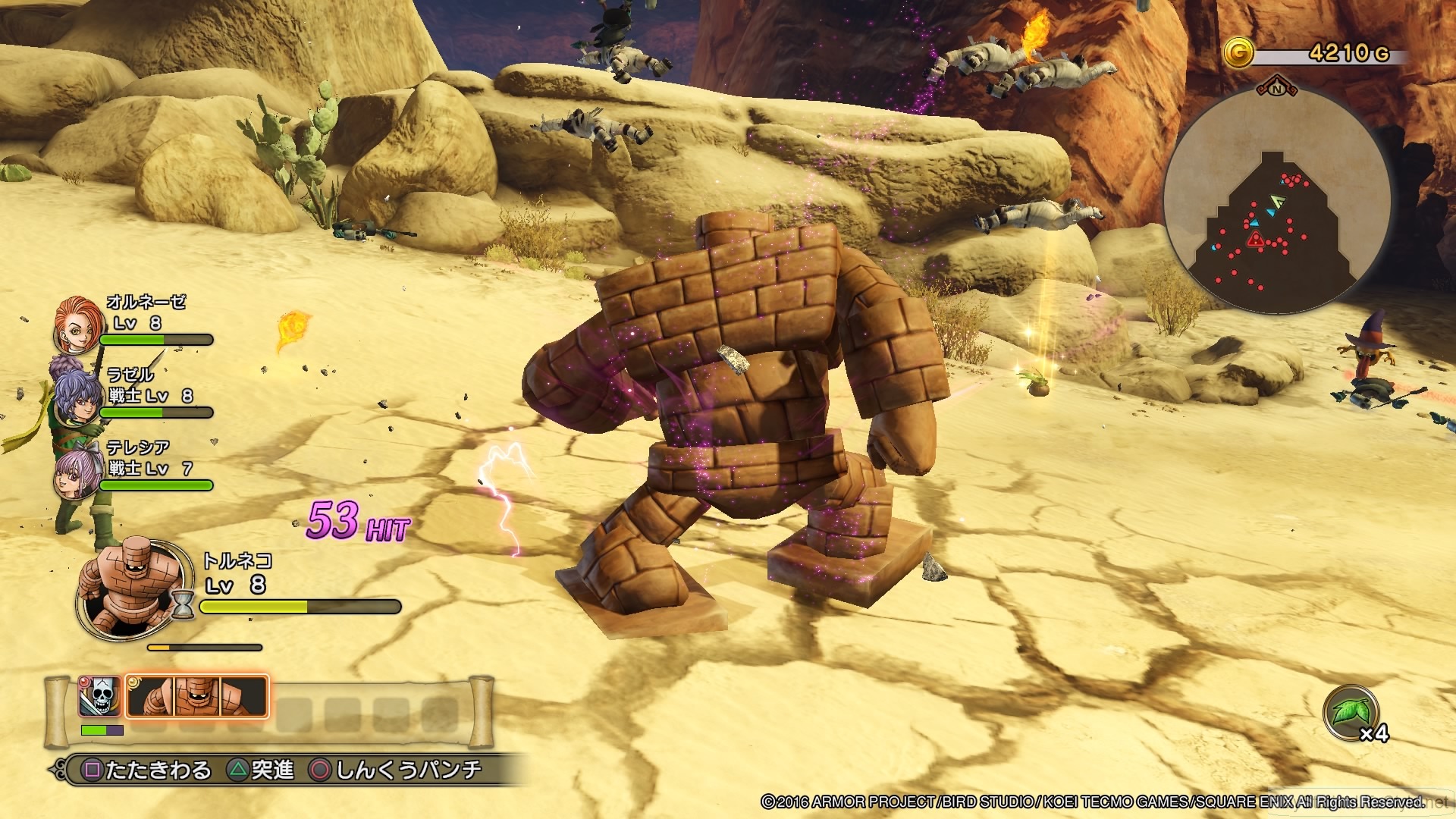Select Orneze's party portrait

[78, 326]
